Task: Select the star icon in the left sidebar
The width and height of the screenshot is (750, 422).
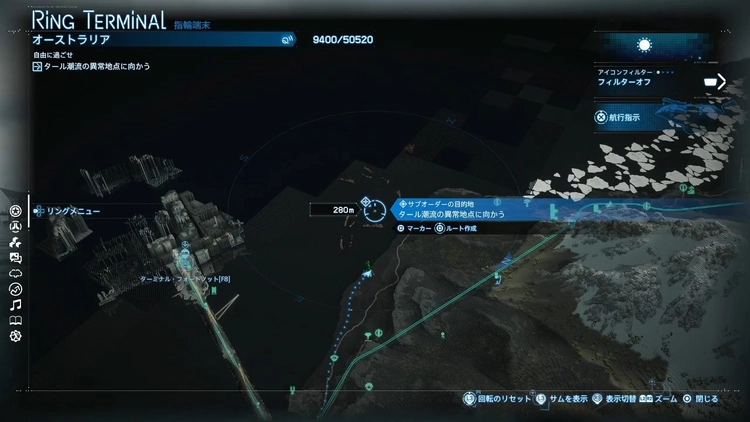Action: [15, 211]
